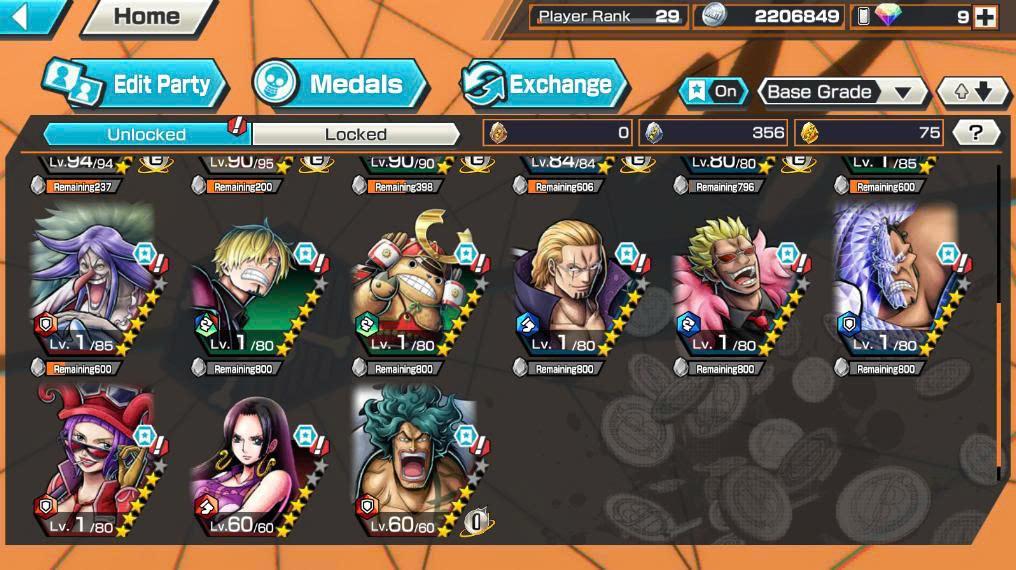Reverse the sort order with the arrows button
The image size is (1016, 570).
coord(972,92)
